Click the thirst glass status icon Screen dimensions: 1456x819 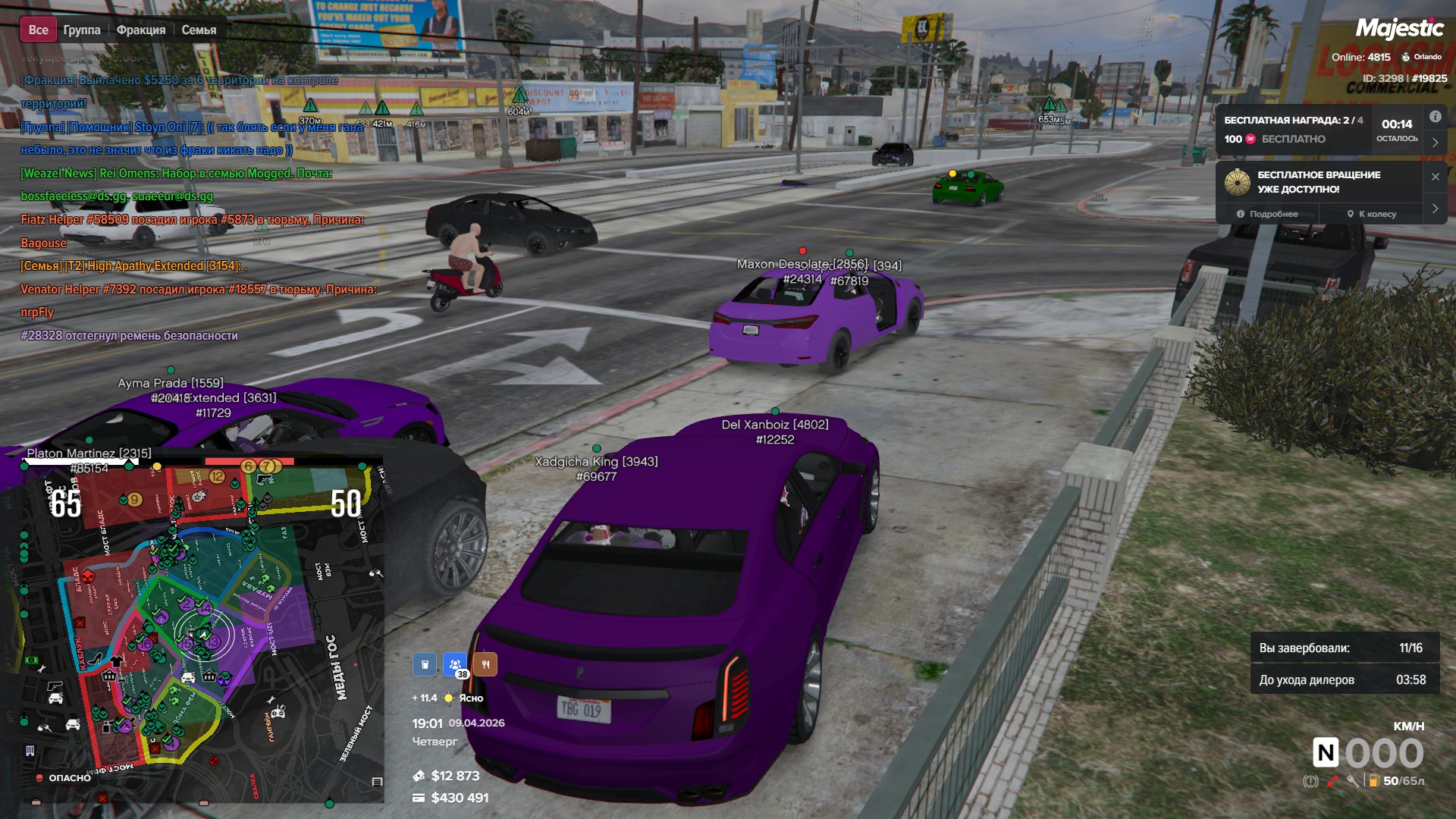point(425,664)
